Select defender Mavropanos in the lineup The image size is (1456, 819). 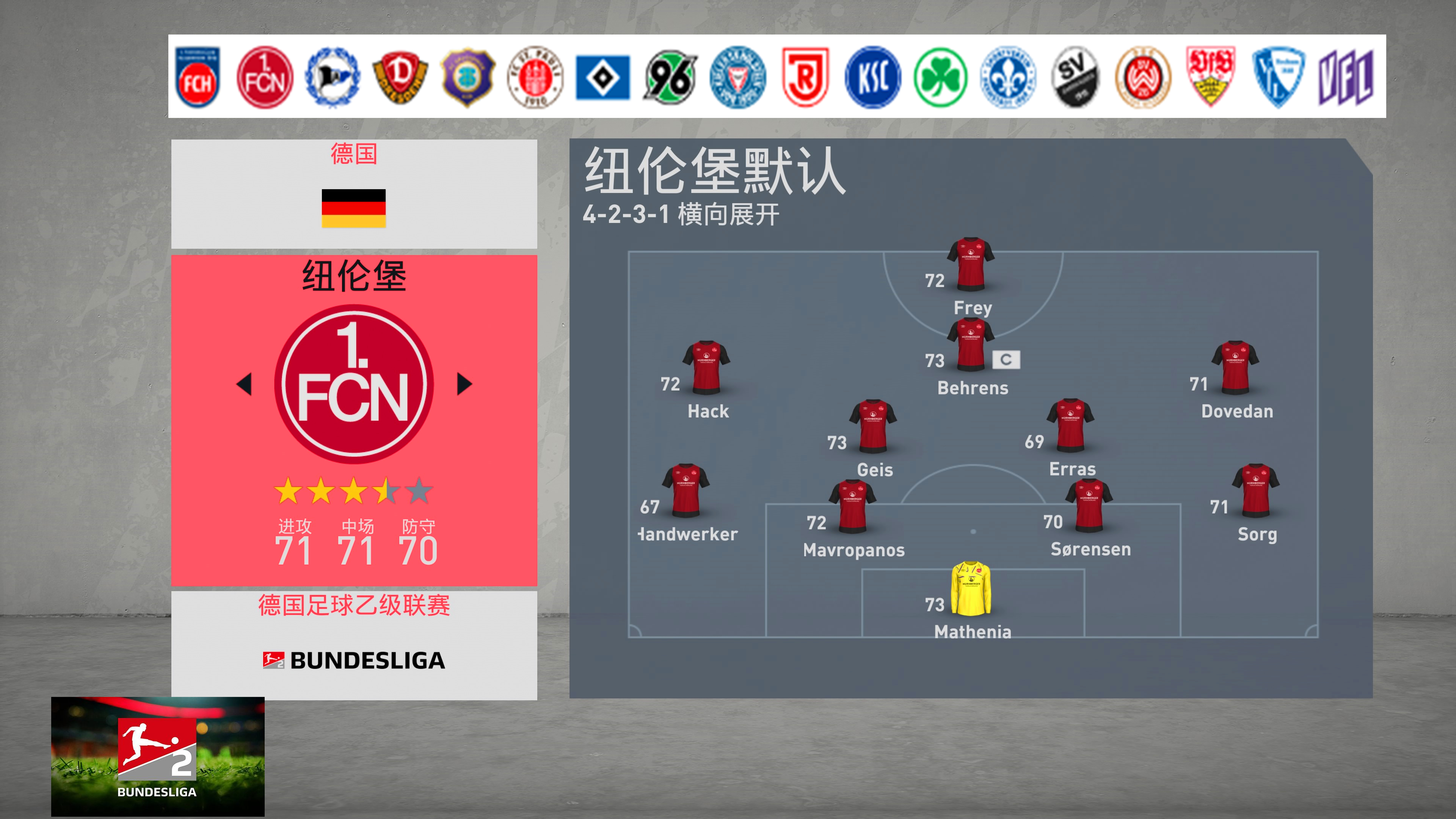(853, 507)
